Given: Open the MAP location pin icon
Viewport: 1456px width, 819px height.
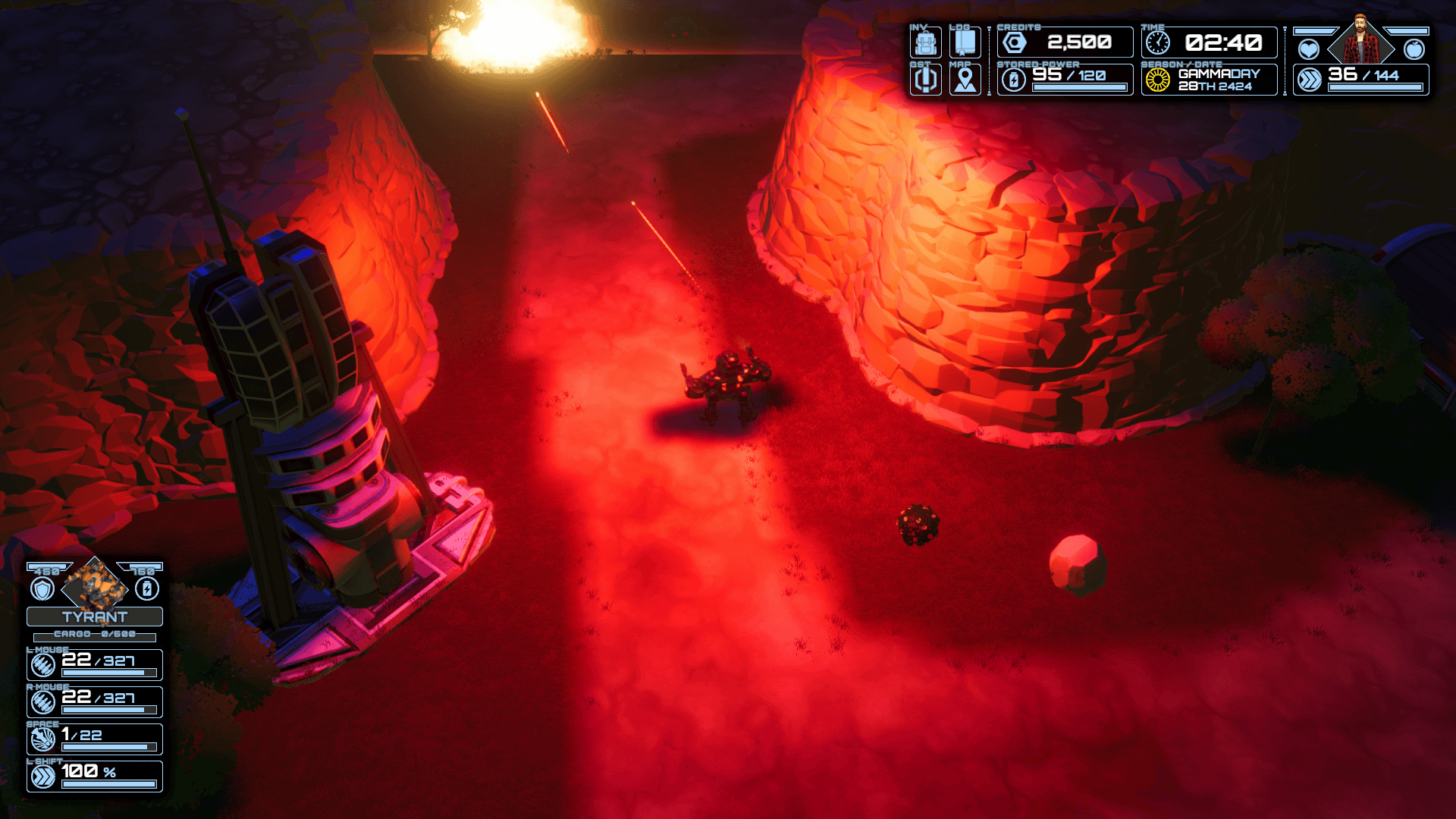Looking at the screenshot, I should point(965,80).
